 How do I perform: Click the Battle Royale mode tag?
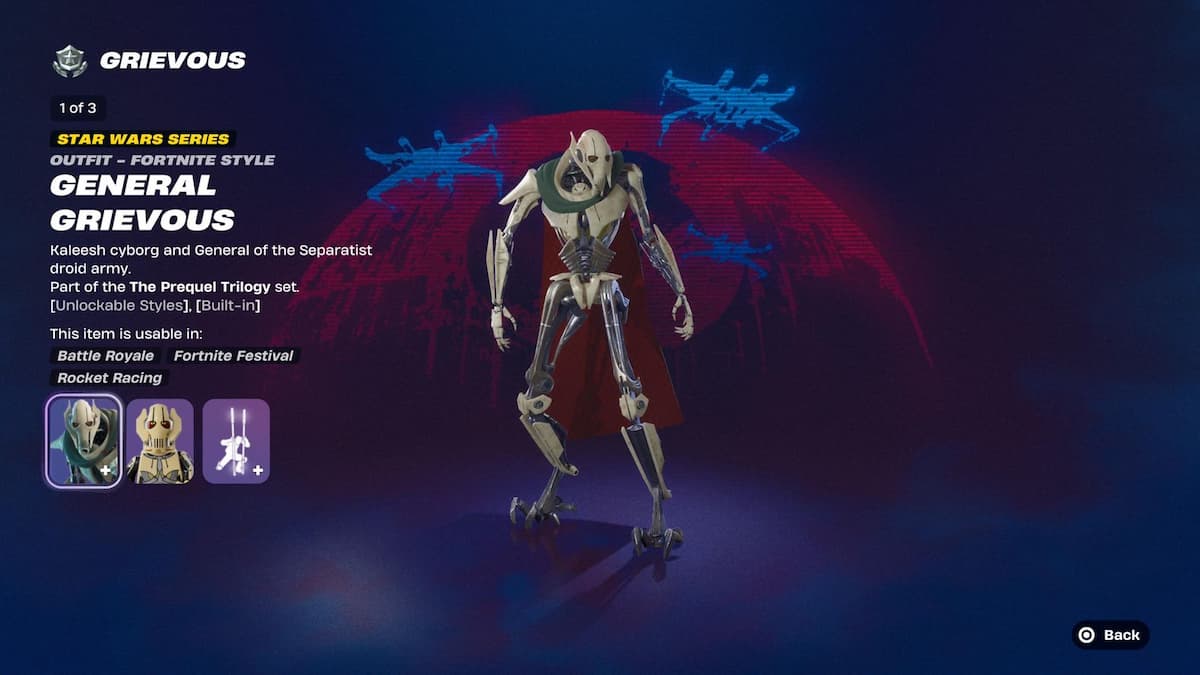(x=105, y=356)
